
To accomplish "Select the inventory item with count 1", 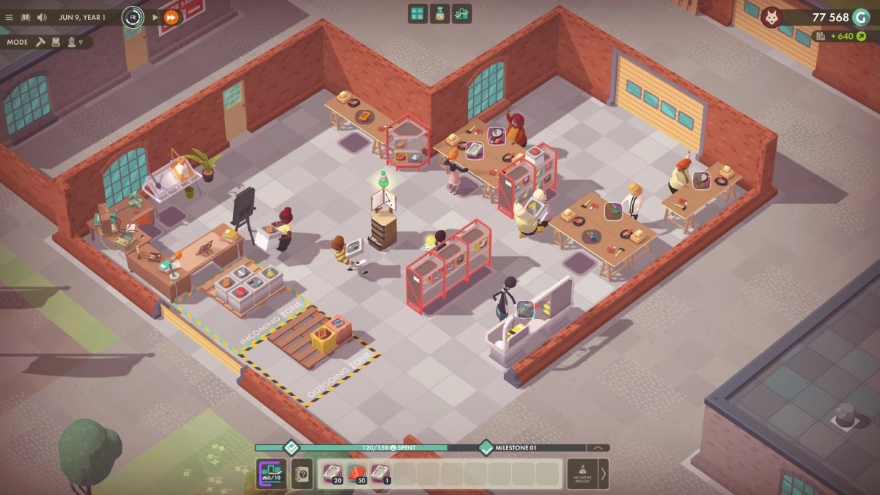I will [x=382, y=473].
